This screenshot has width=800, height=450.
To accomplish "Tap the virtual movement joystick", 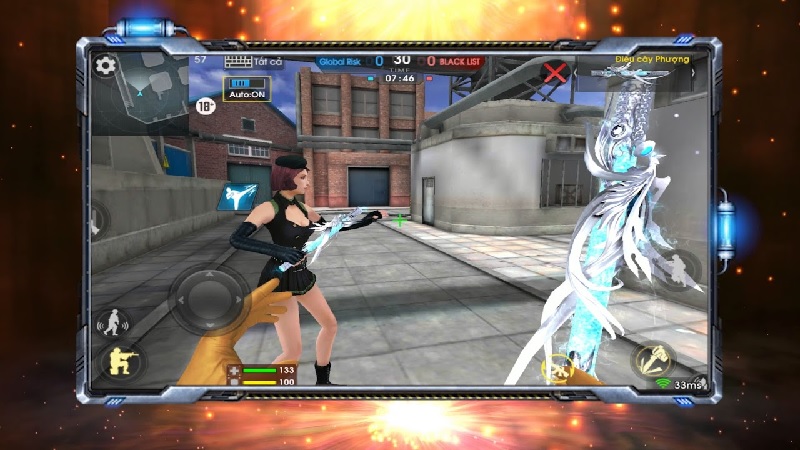I will 208,298.
